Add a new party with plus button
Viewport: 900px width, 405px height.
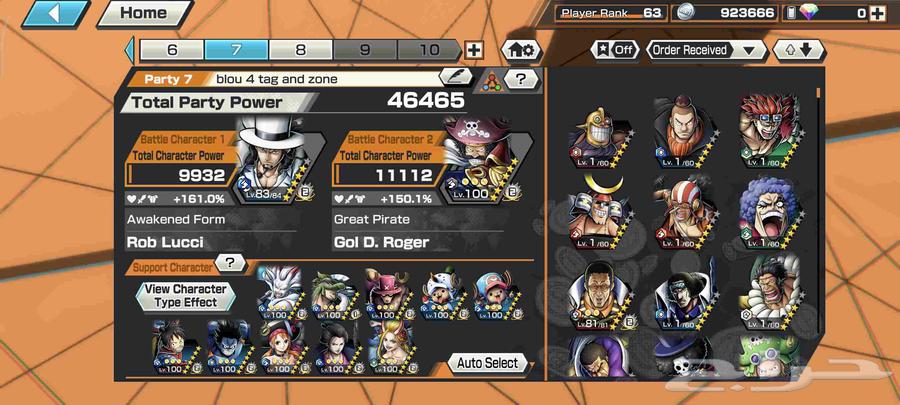click(474, 50)
